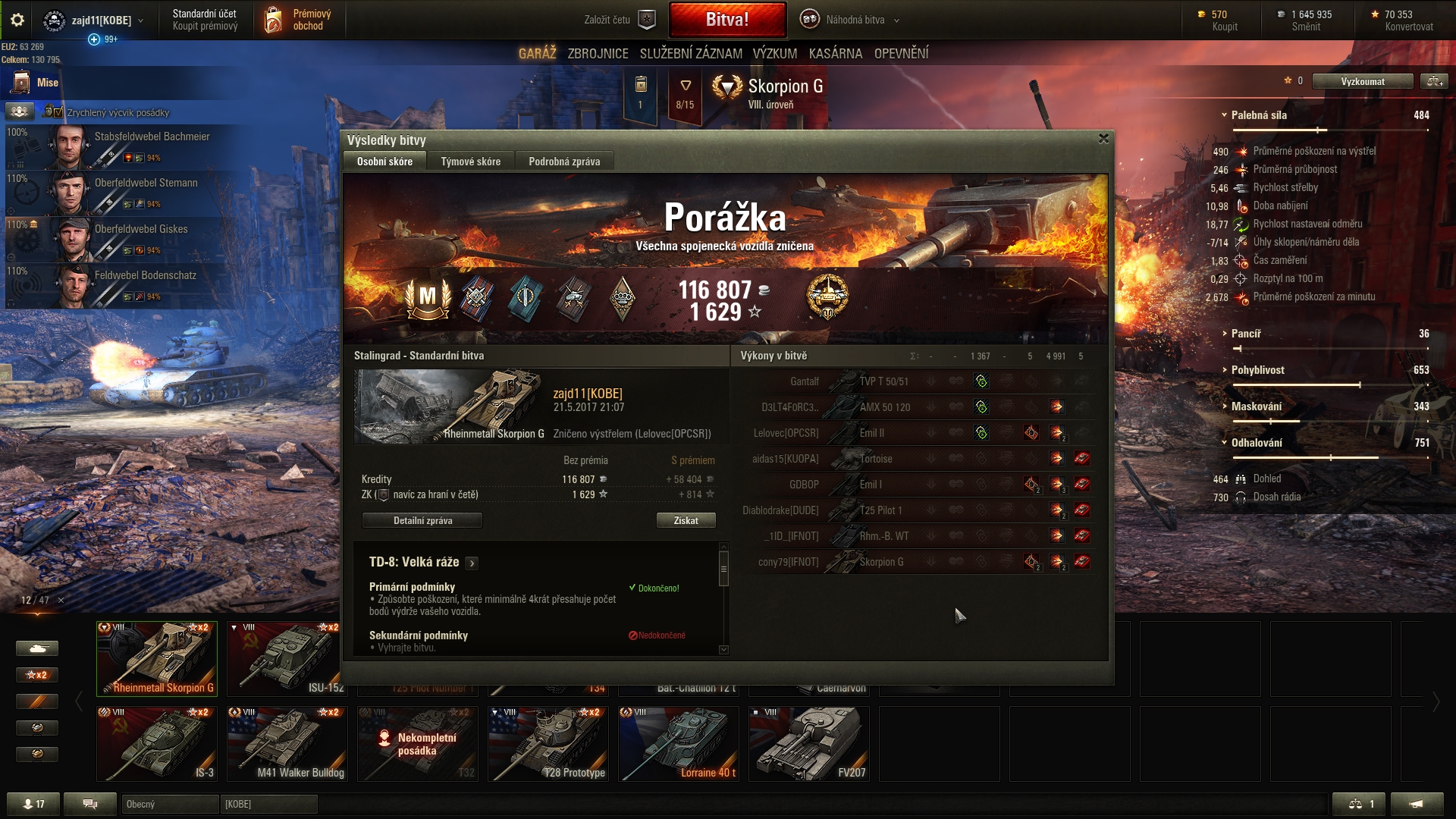
Task: Go to the VÝZKUM section
Action: tap(774, 53)
